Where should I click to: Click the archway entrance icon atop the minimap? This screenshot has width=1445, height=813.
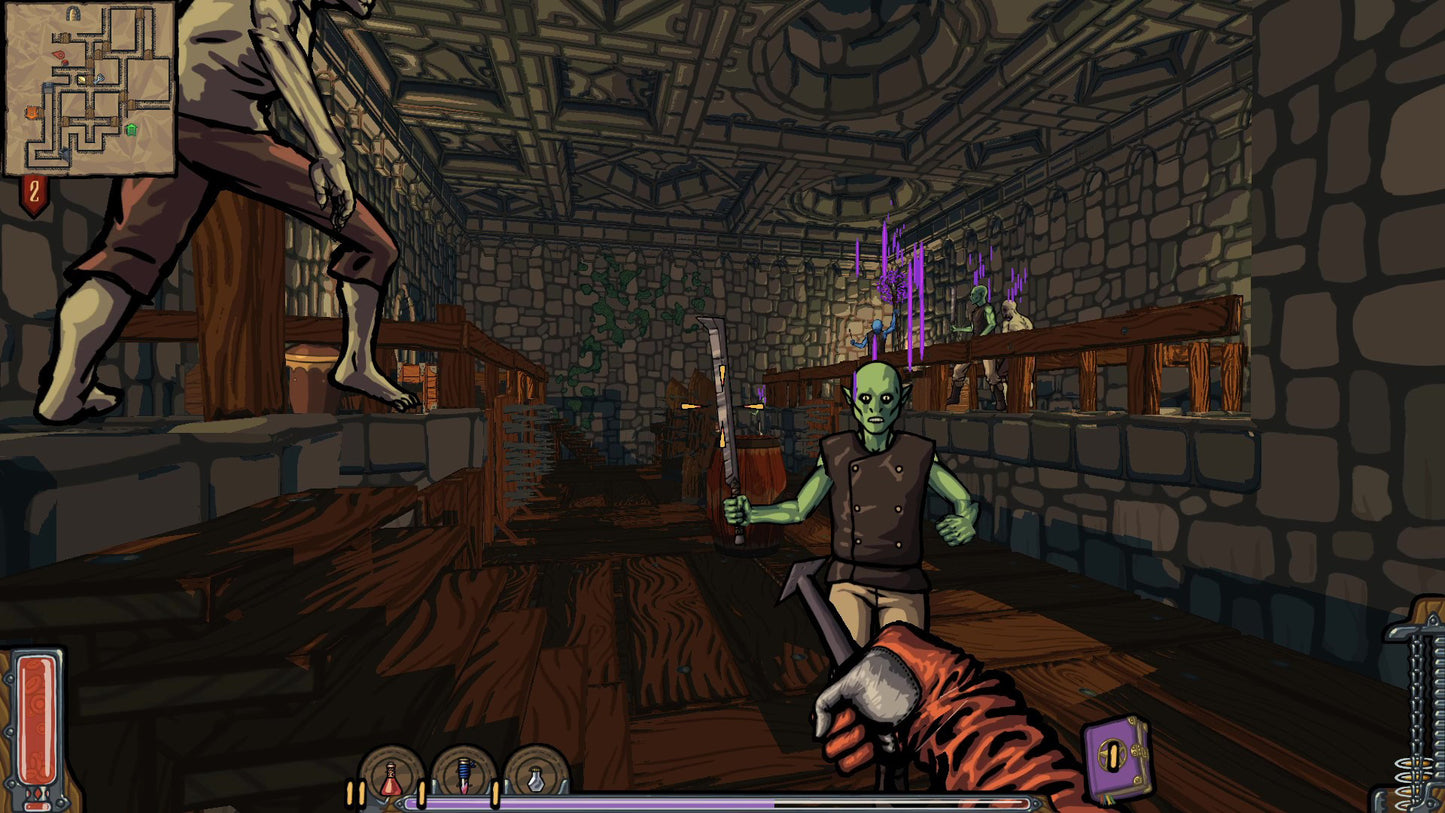pyautogui.click(x=72, y=13)
